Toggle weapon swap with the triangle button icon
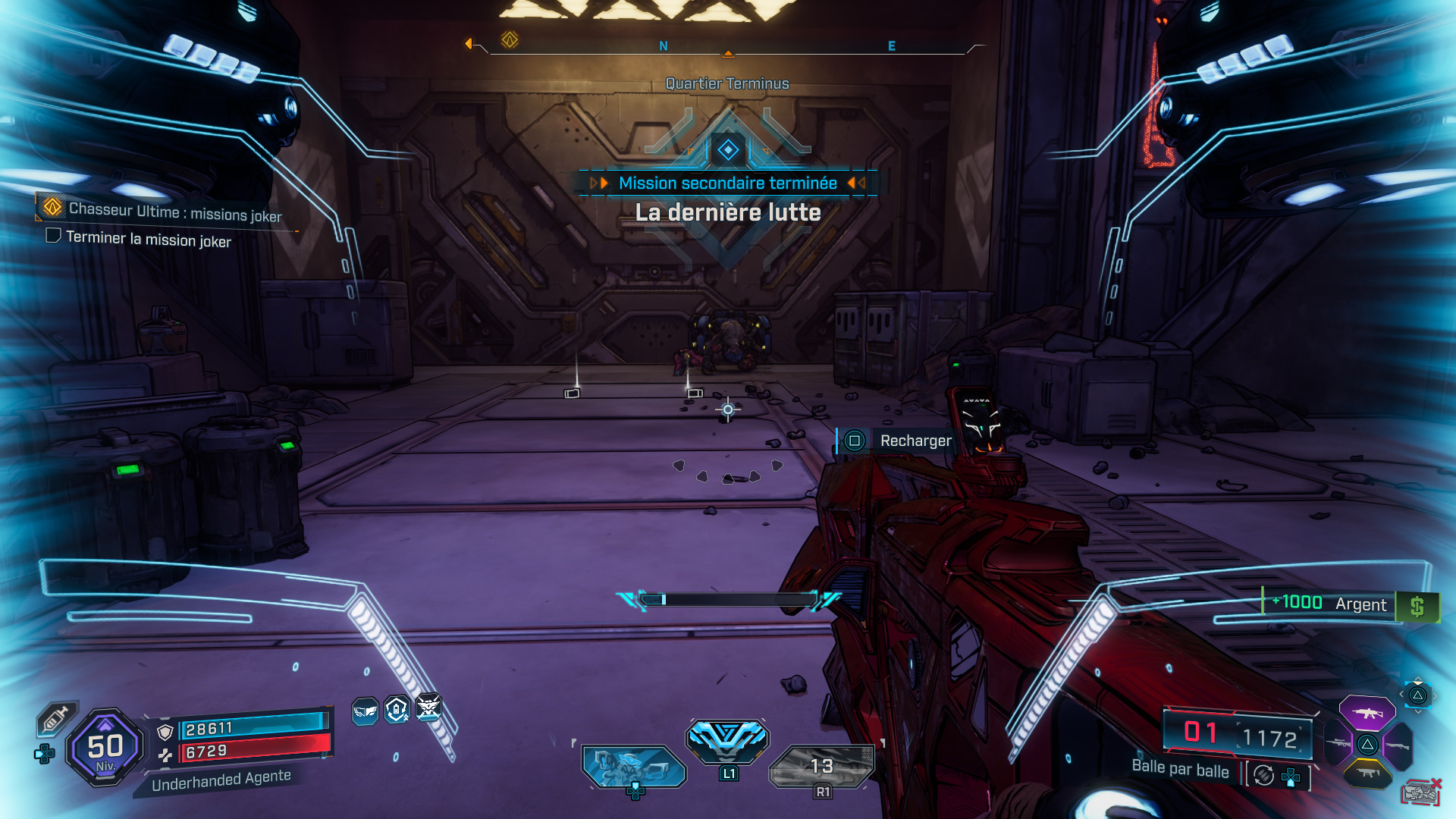Viewport: 1456px width, 819px height. (1418, 696)
